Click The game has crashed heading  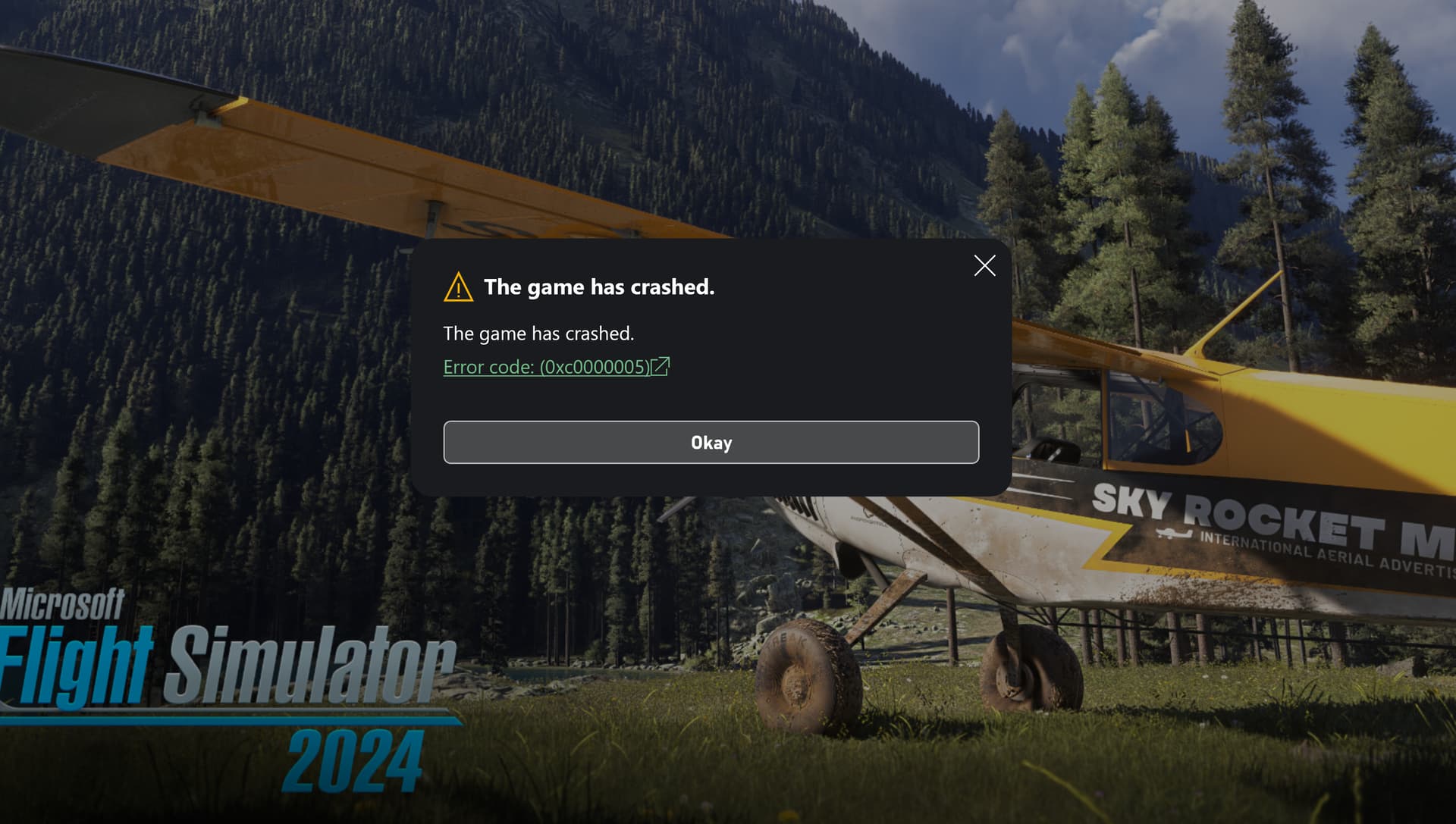(599, 287)
